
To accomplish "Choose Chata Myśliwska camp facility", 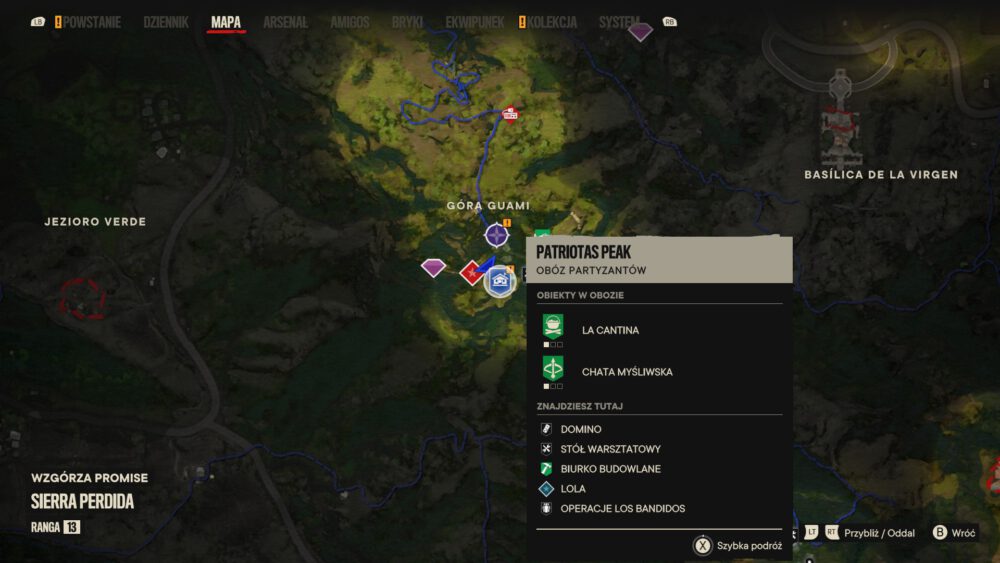I will 626,372.
